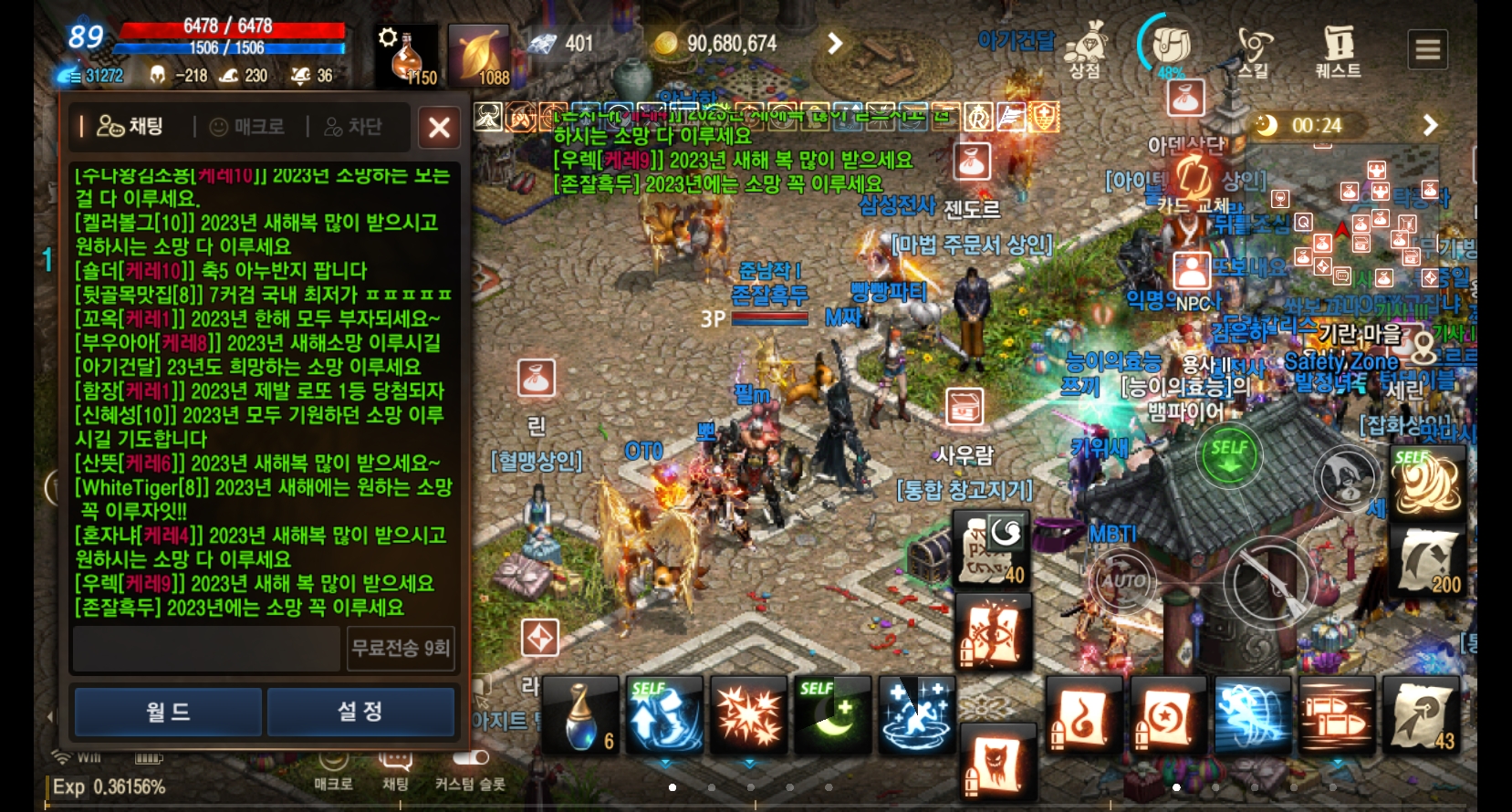Expand the chevron beside the 00:24 timer
Viewport: 1512px width, 812px height.
pyautogui.click(x=1429, y=126)
